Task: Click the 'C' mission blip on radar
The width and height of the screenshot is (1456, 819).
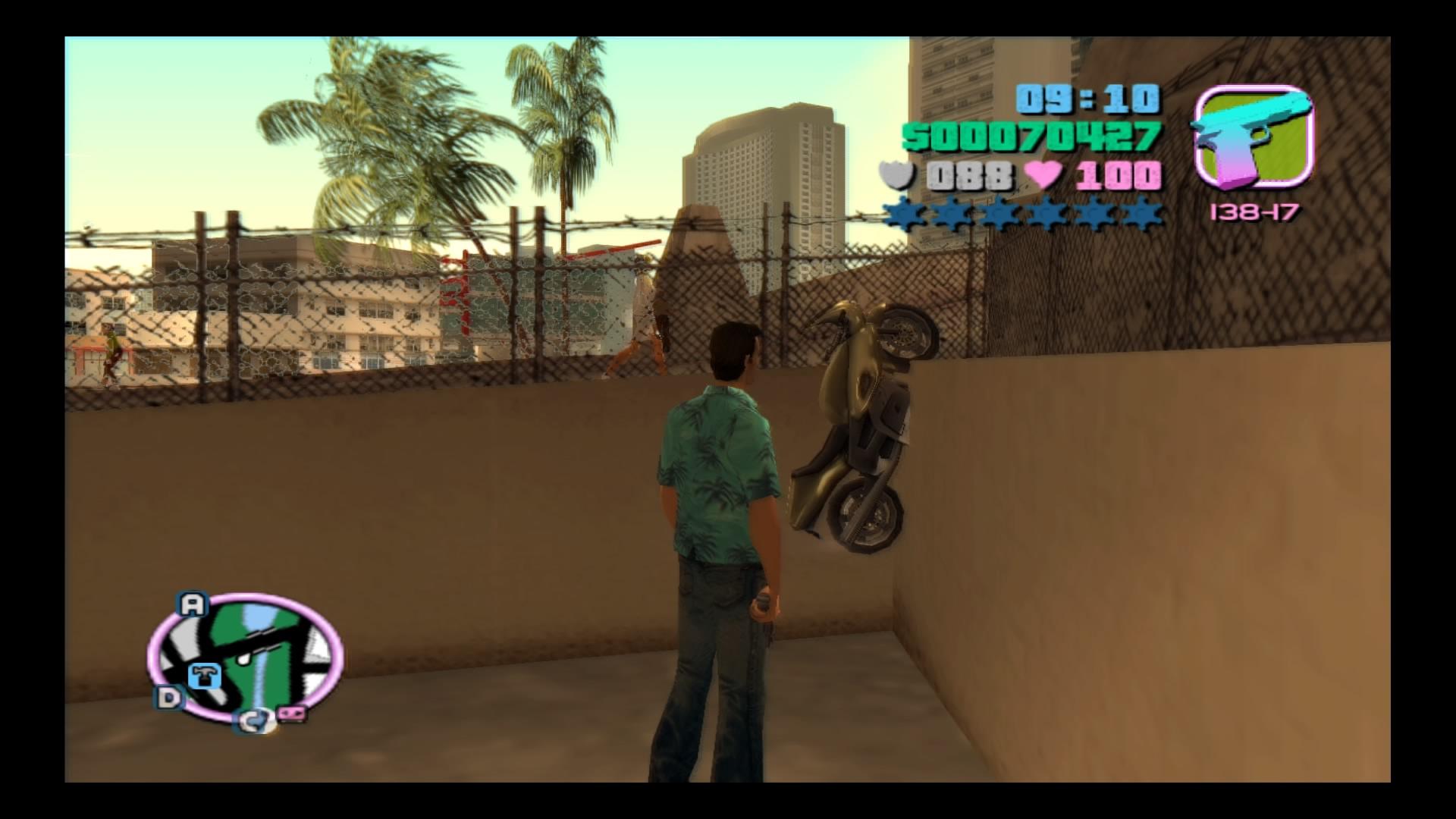Action: [252, 721]
